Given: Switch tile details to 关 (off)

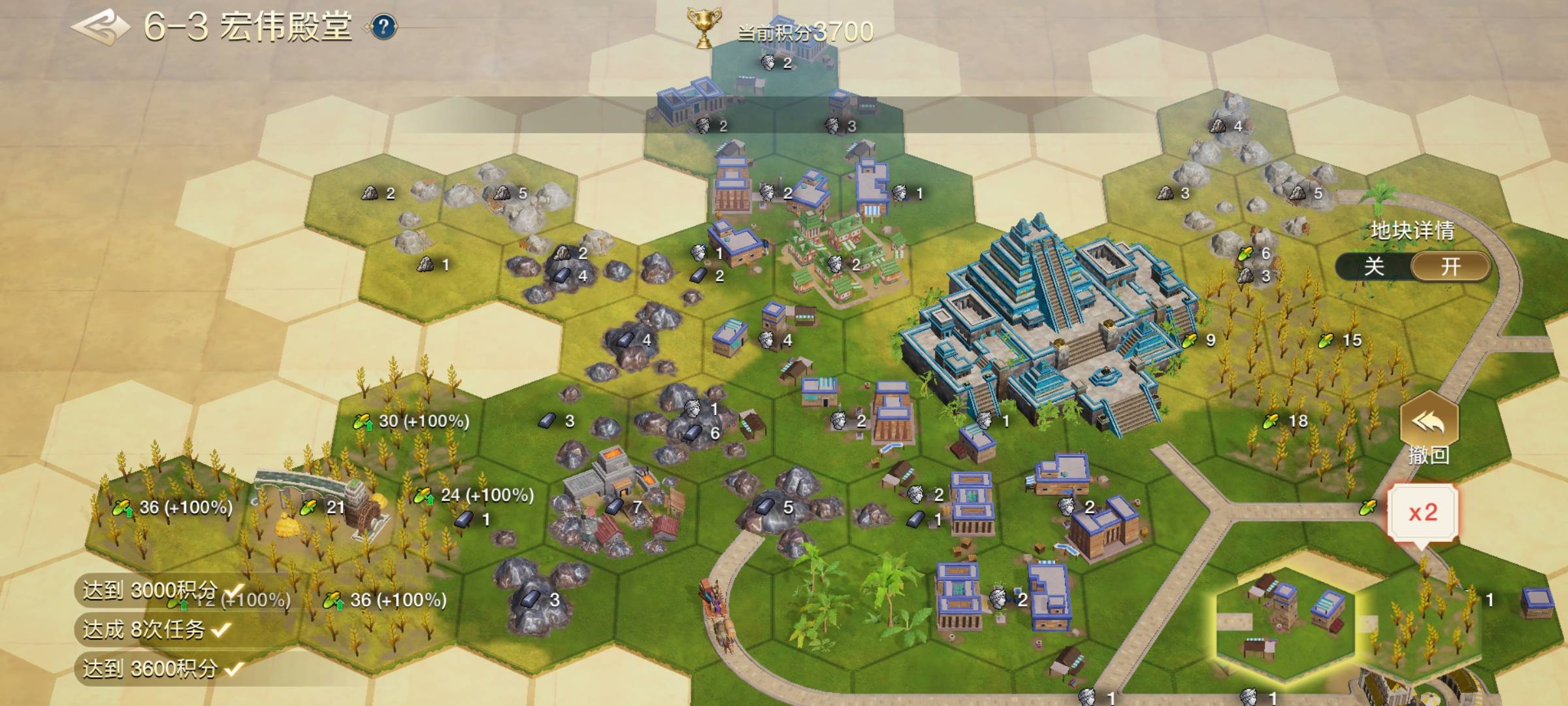Looking at the screenshot, I should [x=1374, y=267].
